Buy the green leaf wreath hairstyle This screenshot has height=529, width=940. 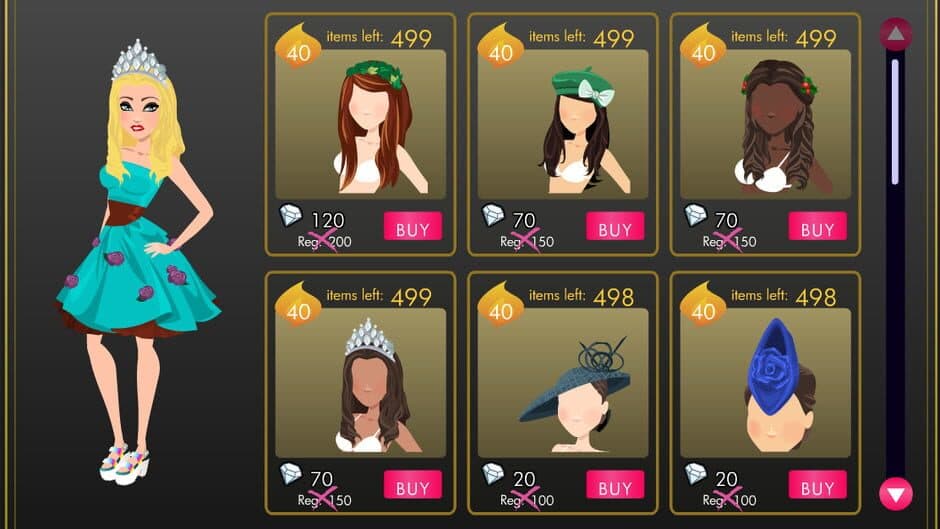(x=412, y=228)
